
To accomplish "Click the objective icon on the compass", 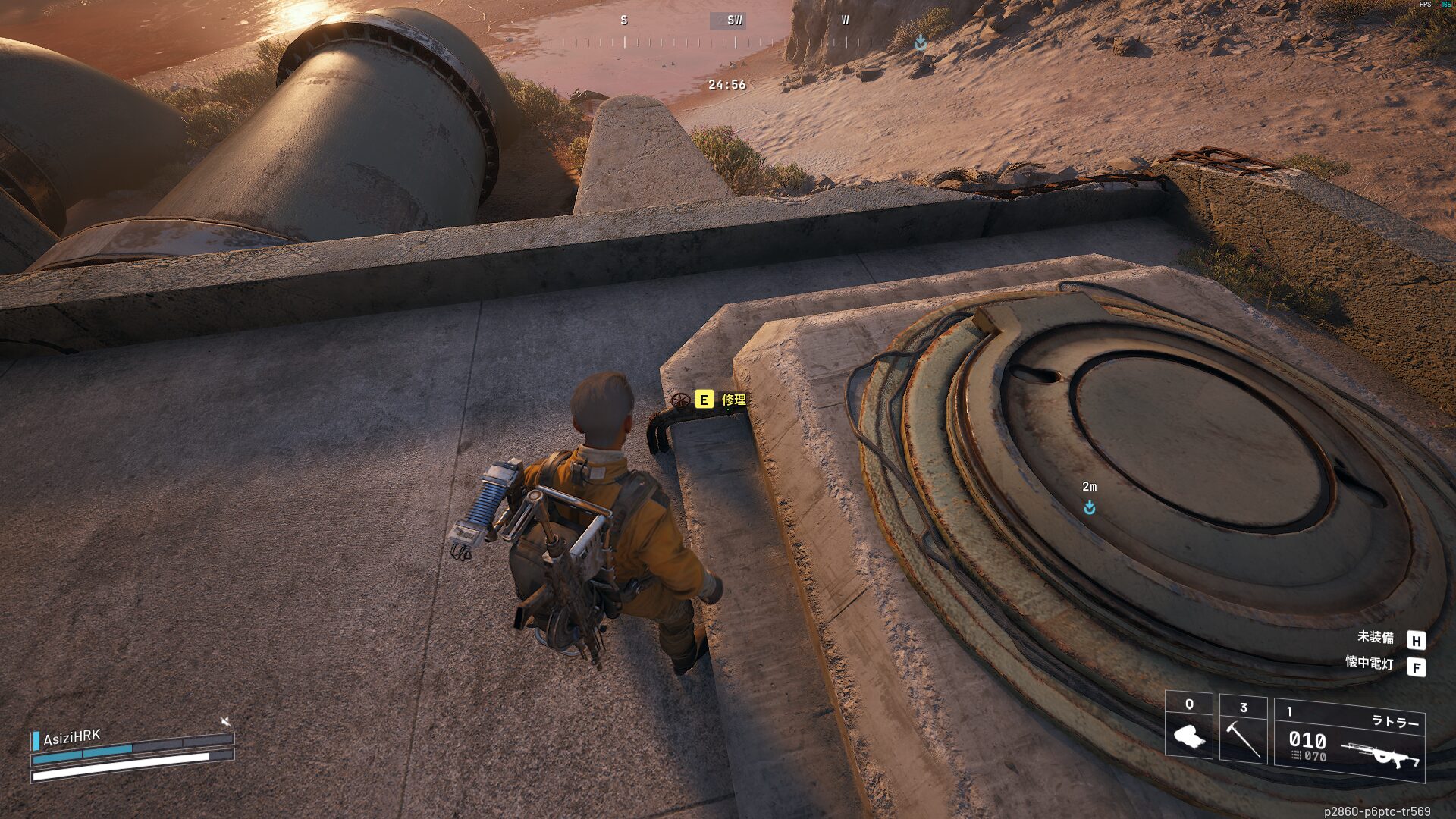I will 920,42.
